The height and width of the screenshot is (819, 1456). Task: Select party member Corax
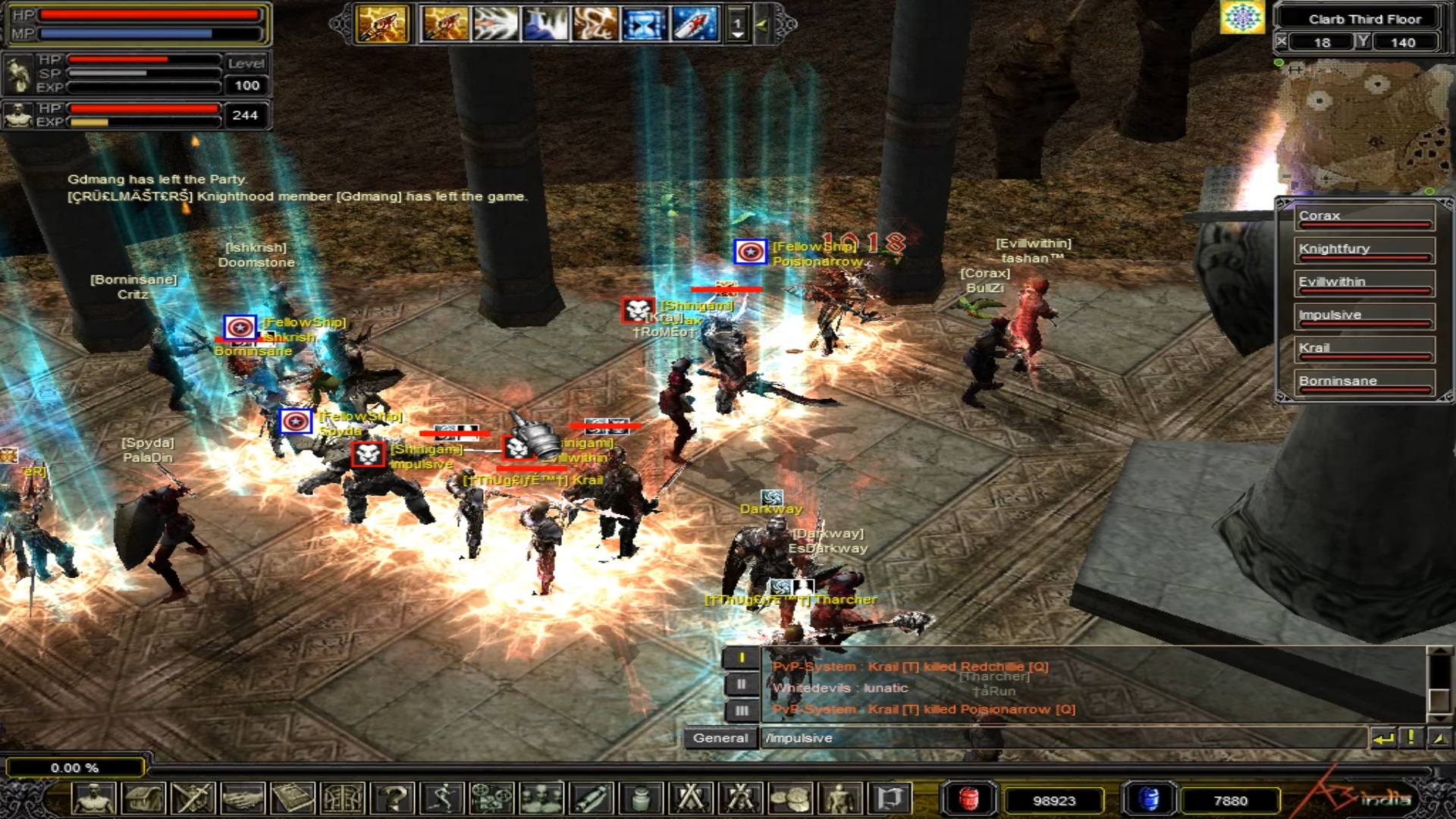coord(1363,217)
